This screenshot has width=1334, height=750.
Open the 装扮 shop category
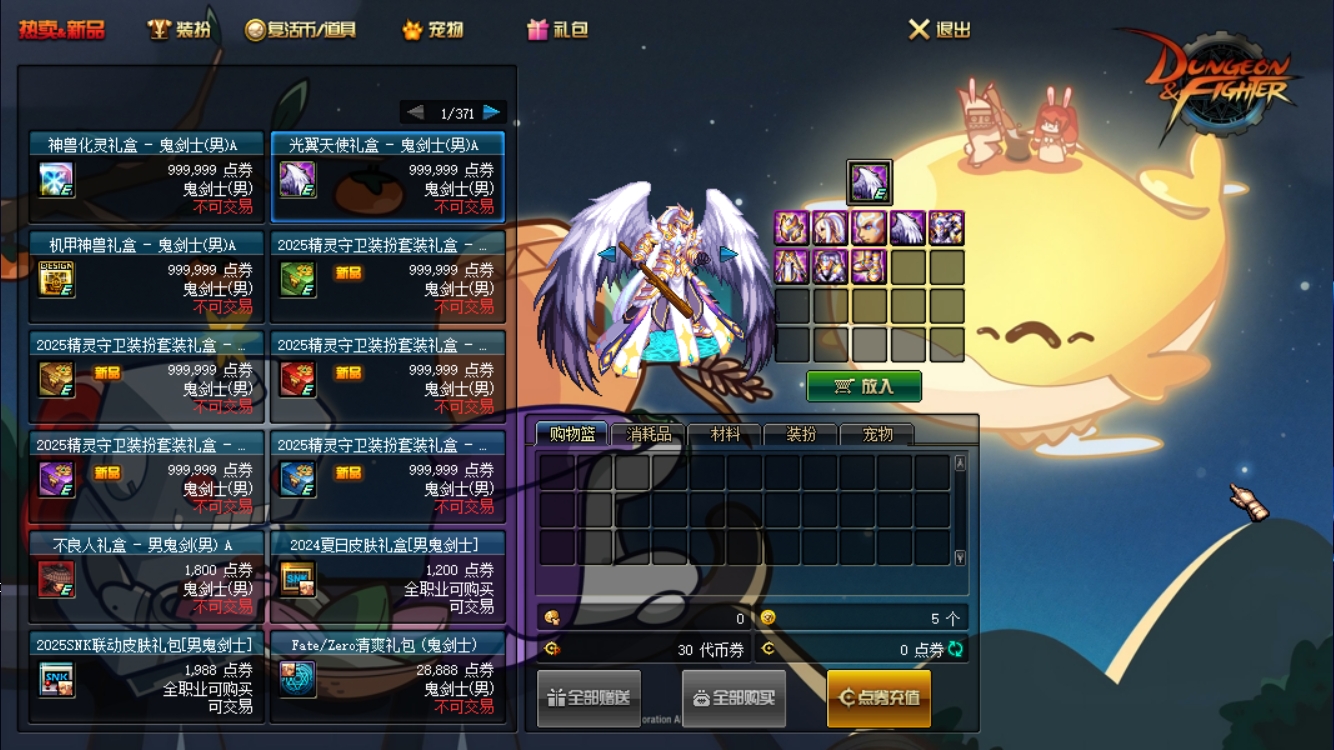click(180, 30)
